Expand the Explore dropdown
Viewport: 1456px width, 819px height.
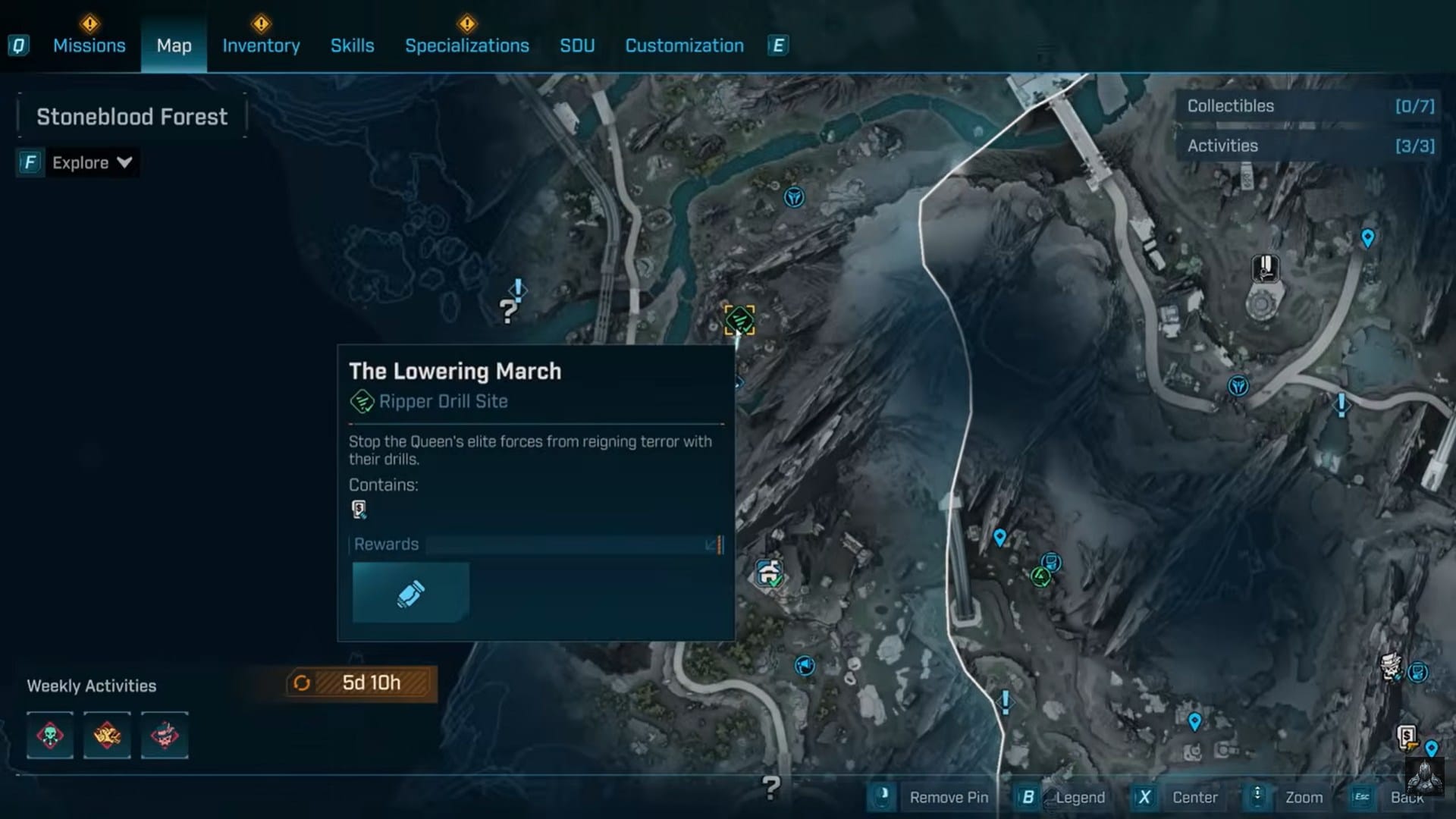[x=91, y=162]
